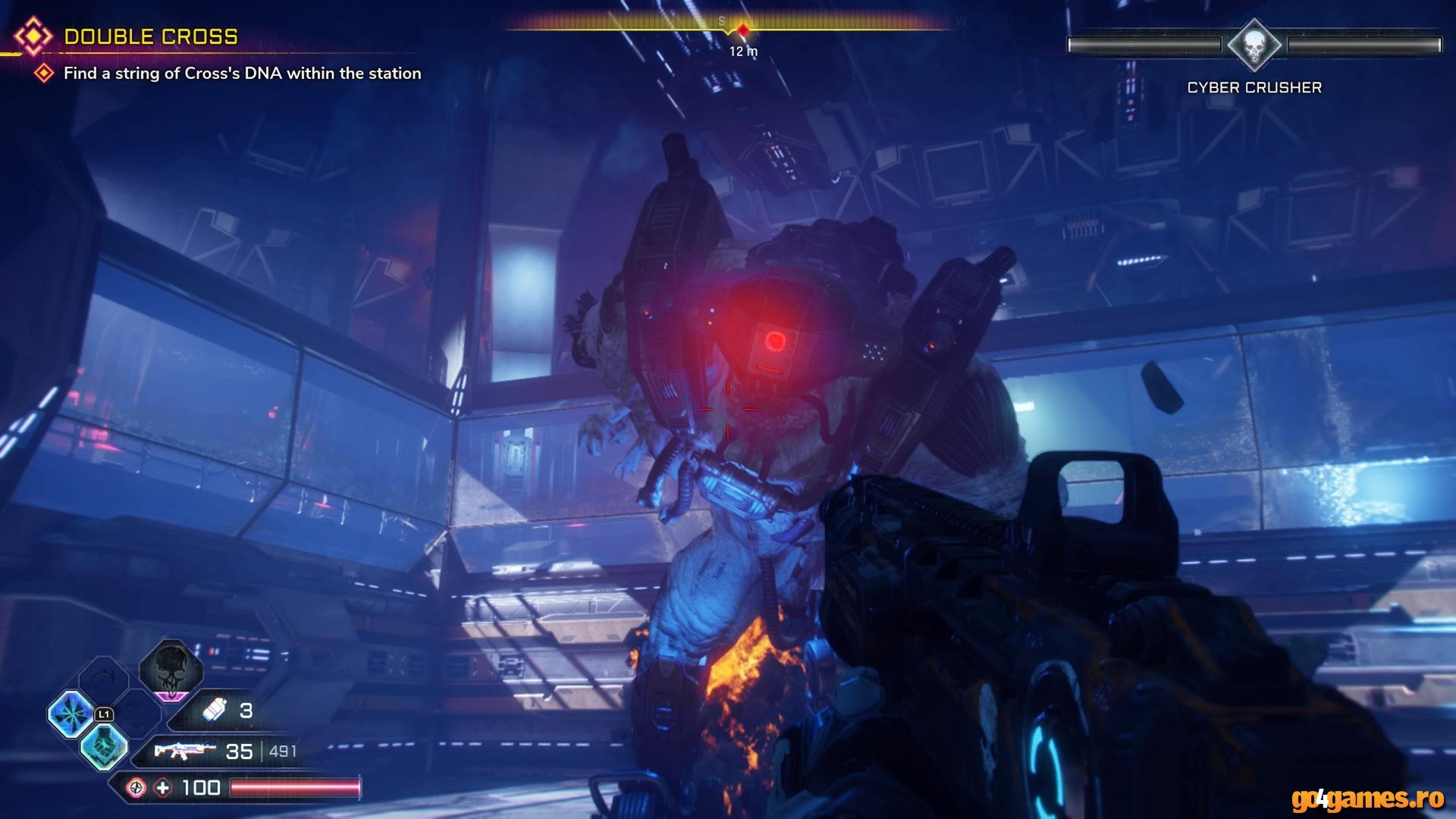This screenshot has height=819, width=1456.
Task: Activate the Overdrive skull icon
Action: pyautogui.click(x=171, y=668)
